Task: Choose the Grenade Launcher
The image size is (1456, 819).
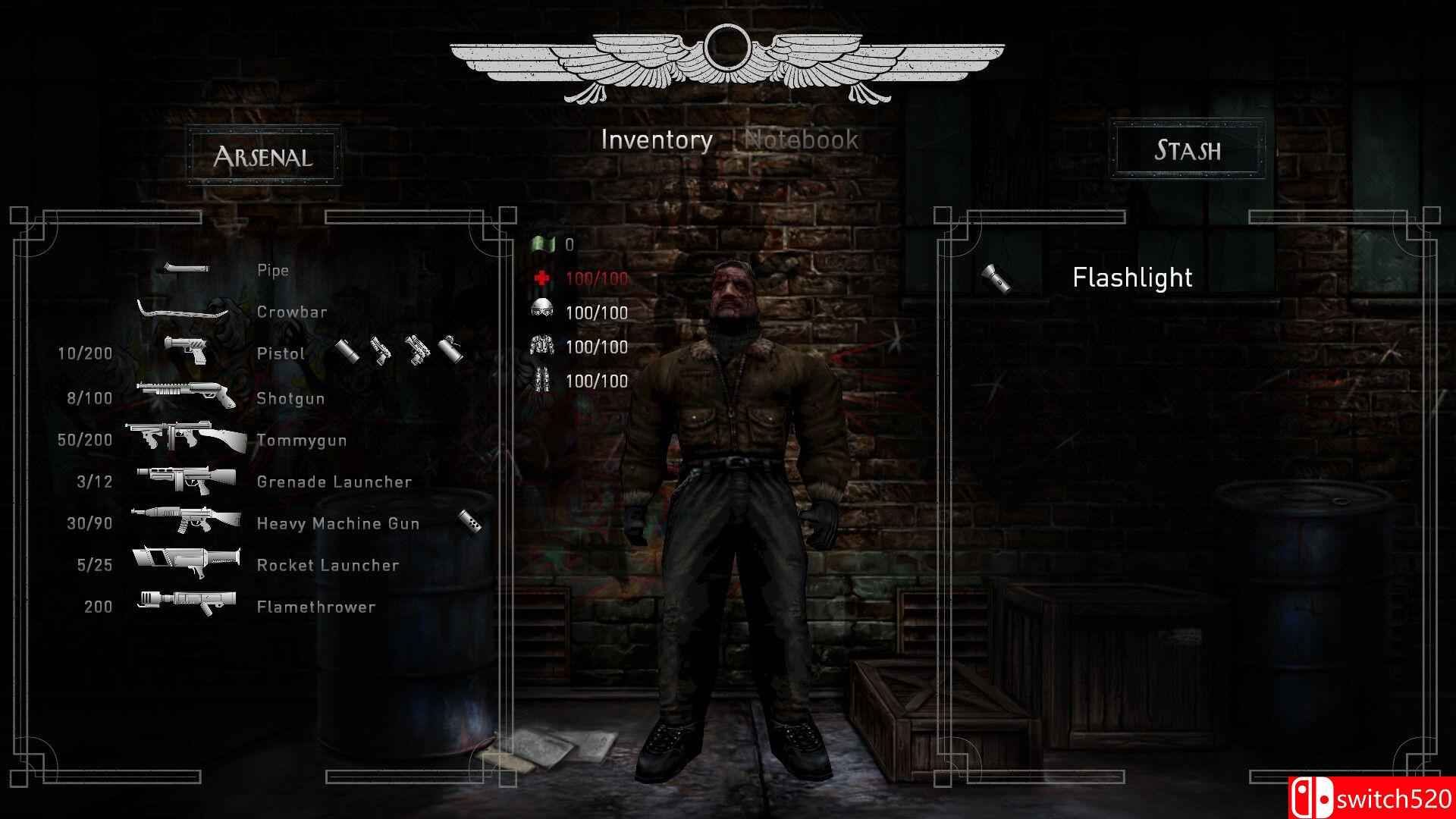Action: (x=334, y=482)
